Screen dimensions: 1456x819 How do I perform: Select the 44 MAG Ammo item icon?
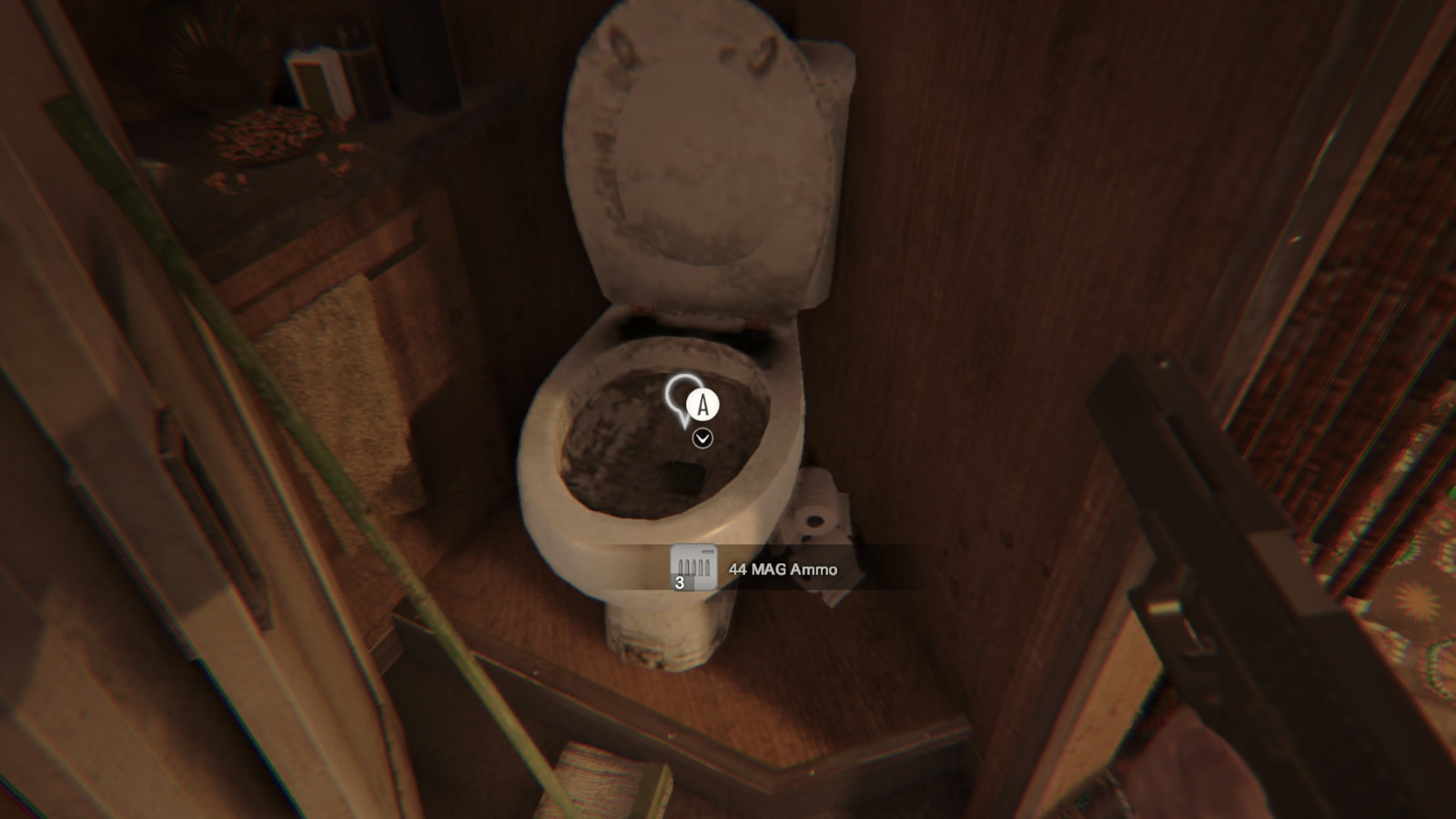693,568
